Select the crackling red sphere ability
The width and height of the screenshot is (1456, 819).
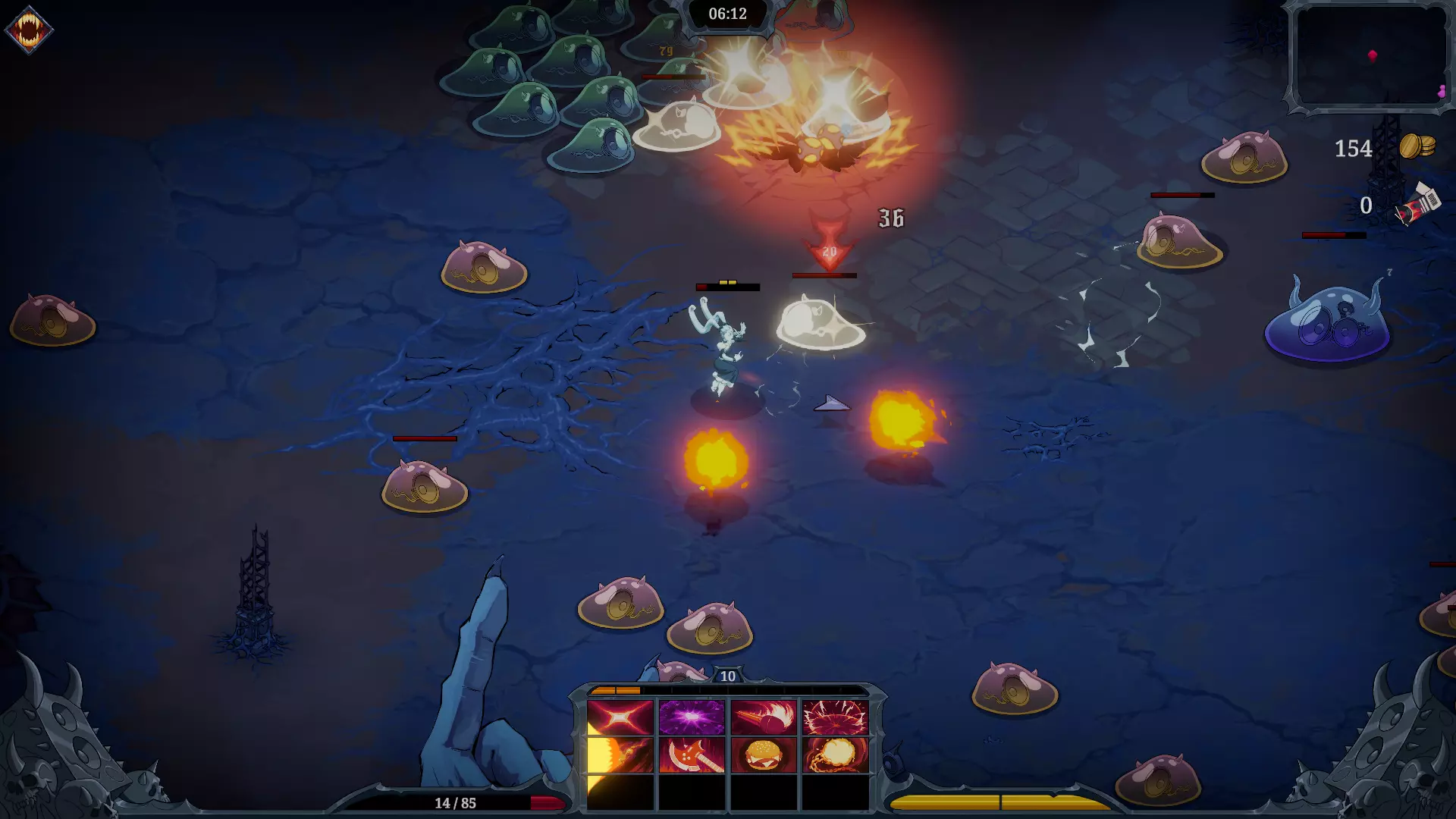(x=835, y=717)
